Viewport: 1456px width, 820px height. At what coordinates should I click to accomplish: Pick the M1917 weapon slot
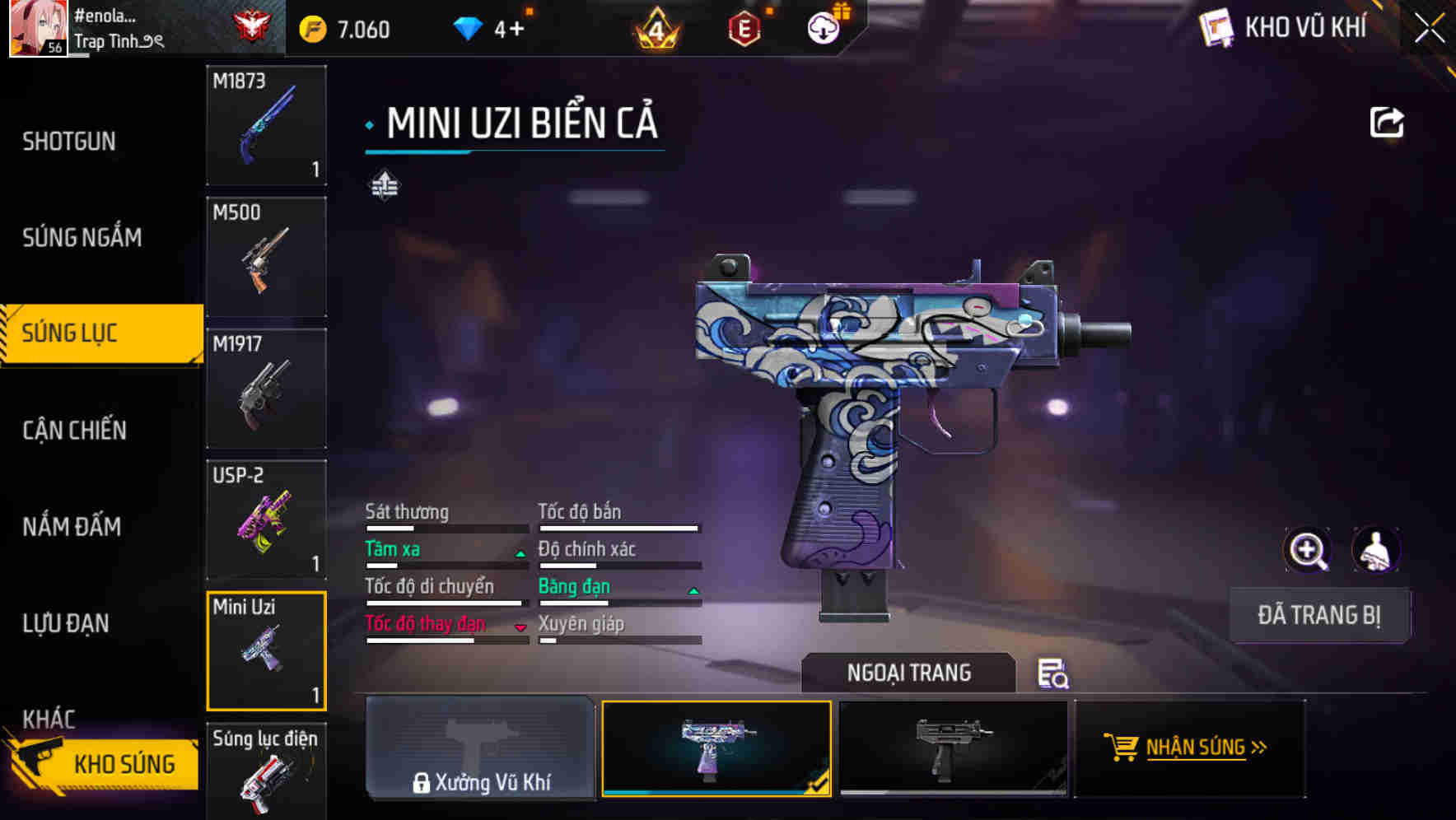pos(266,389)
